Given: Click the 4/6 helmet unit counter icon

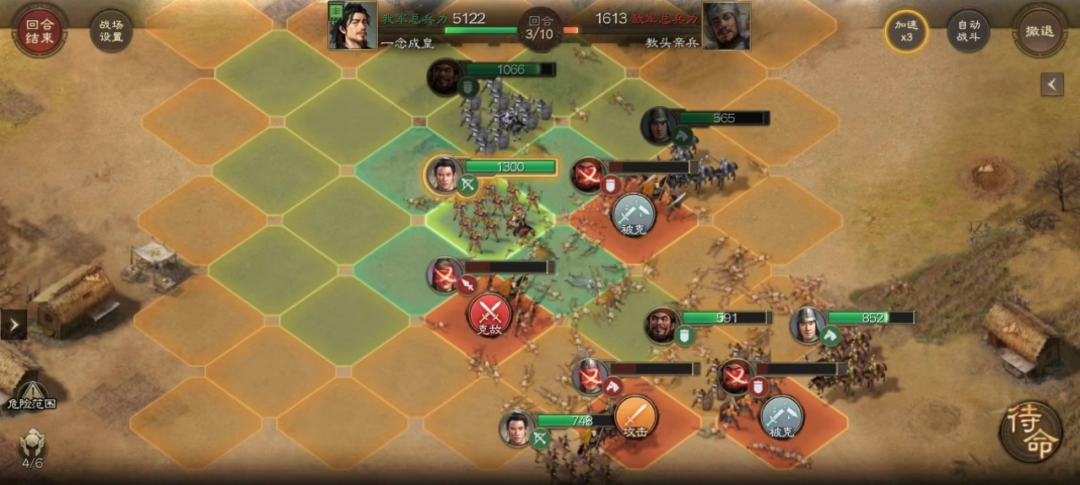Looking at the screenshot, I should (x=33, y=445).
